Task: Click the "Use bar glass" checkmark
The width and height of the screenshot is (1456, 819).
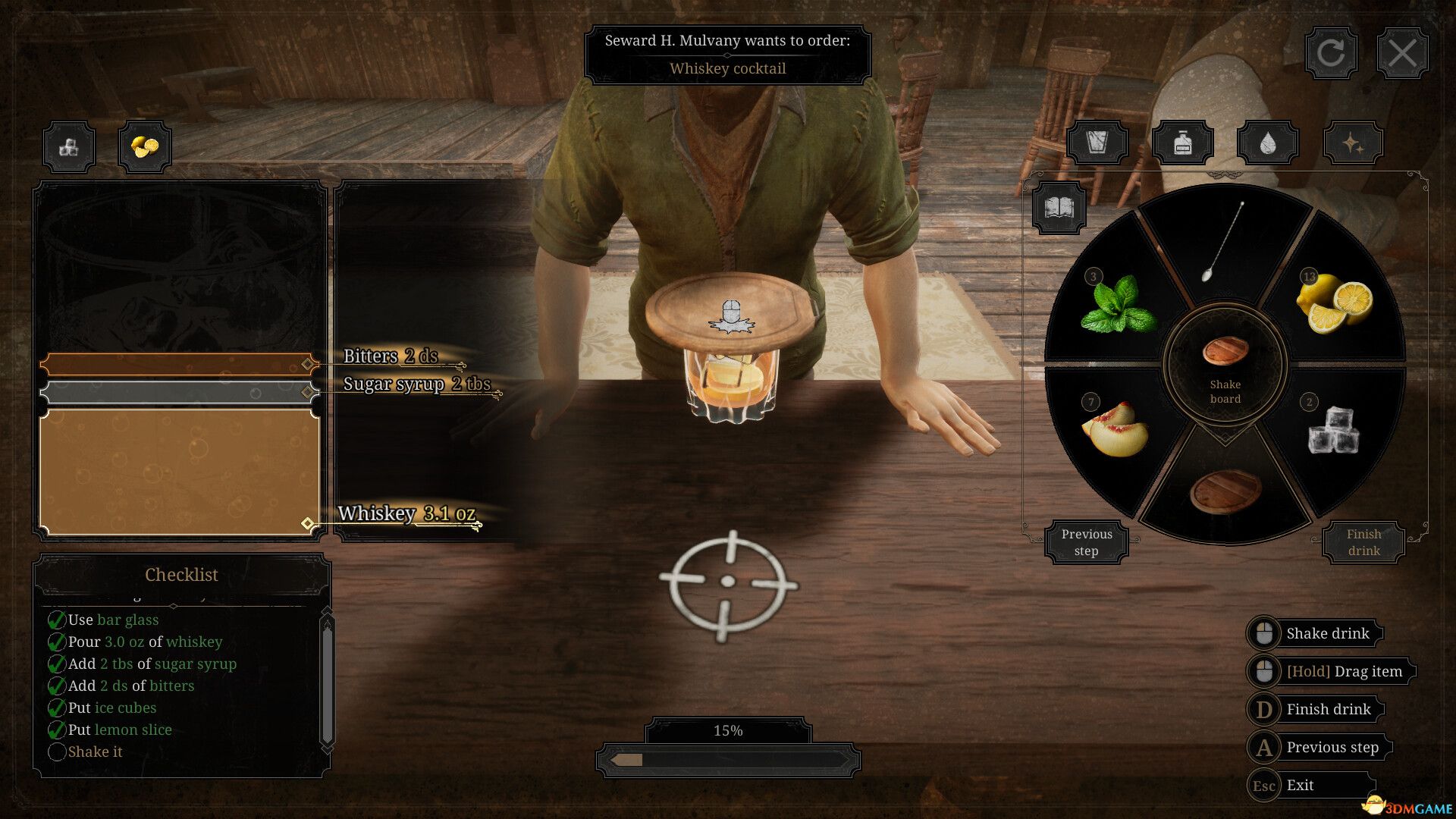Action: [57, 620]
